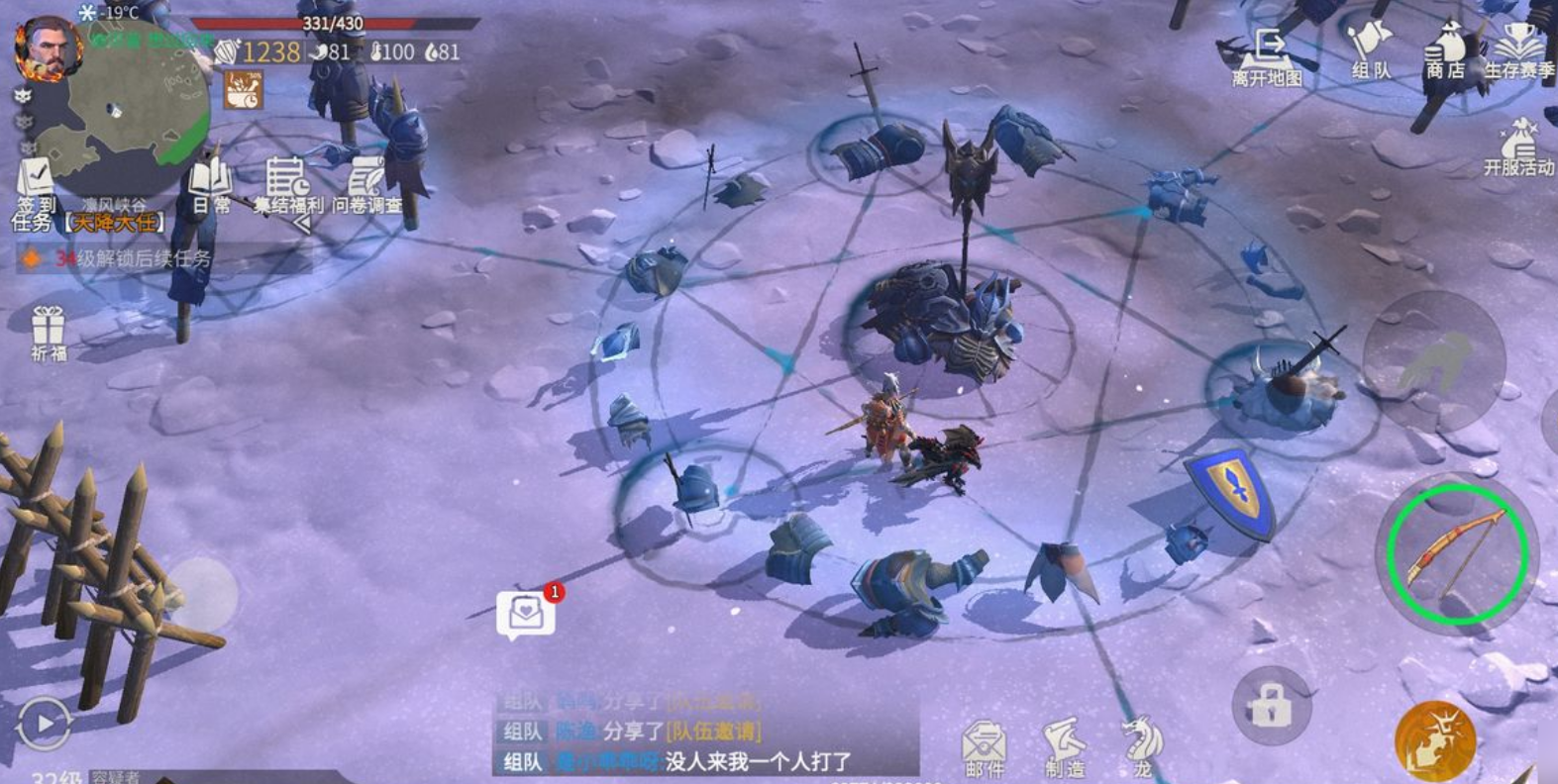
Task: Activate the orange skill button
Action: [1434, 740]
